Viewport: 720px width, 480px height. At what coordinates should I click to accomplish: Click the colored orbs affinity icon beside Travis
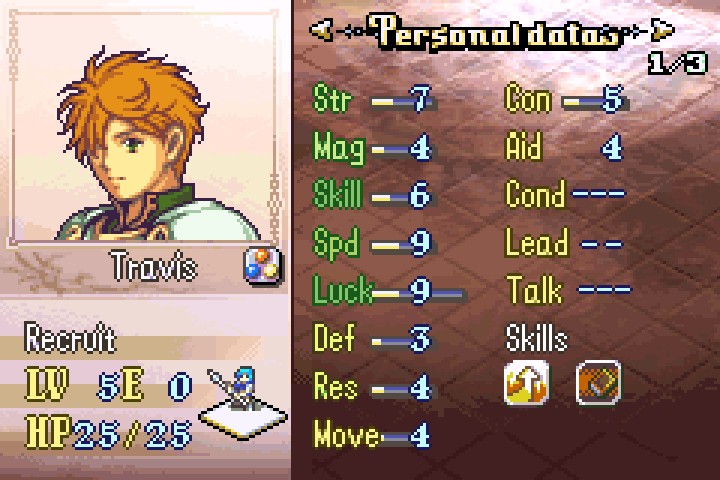click(x=262, y=266)
